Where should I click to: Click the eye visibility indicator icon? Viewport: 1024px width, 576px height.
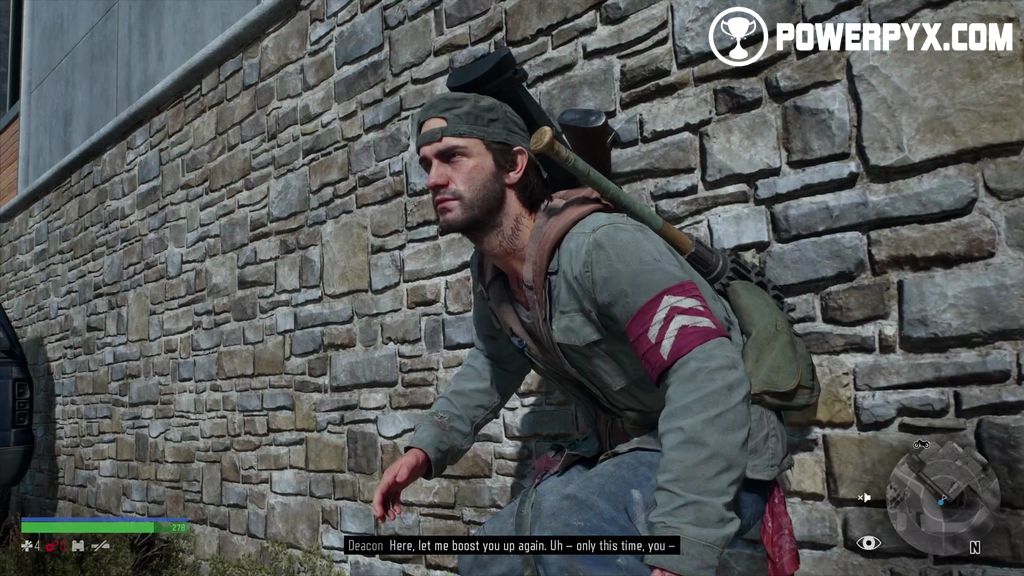[x=869, y=543]
